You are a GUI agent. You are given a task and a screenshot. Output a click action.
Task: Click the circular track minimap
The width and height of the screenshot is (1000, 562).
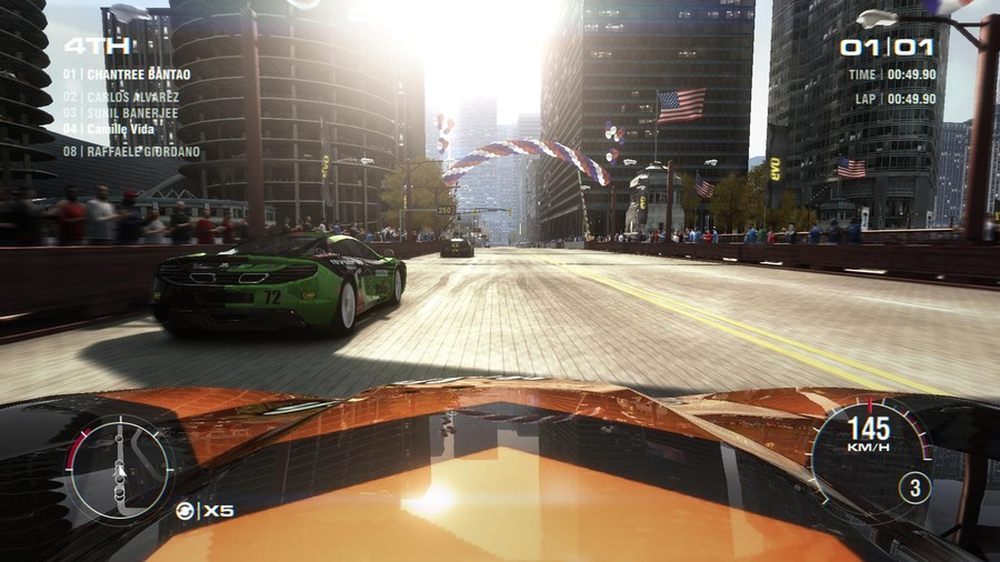point(120,469)
